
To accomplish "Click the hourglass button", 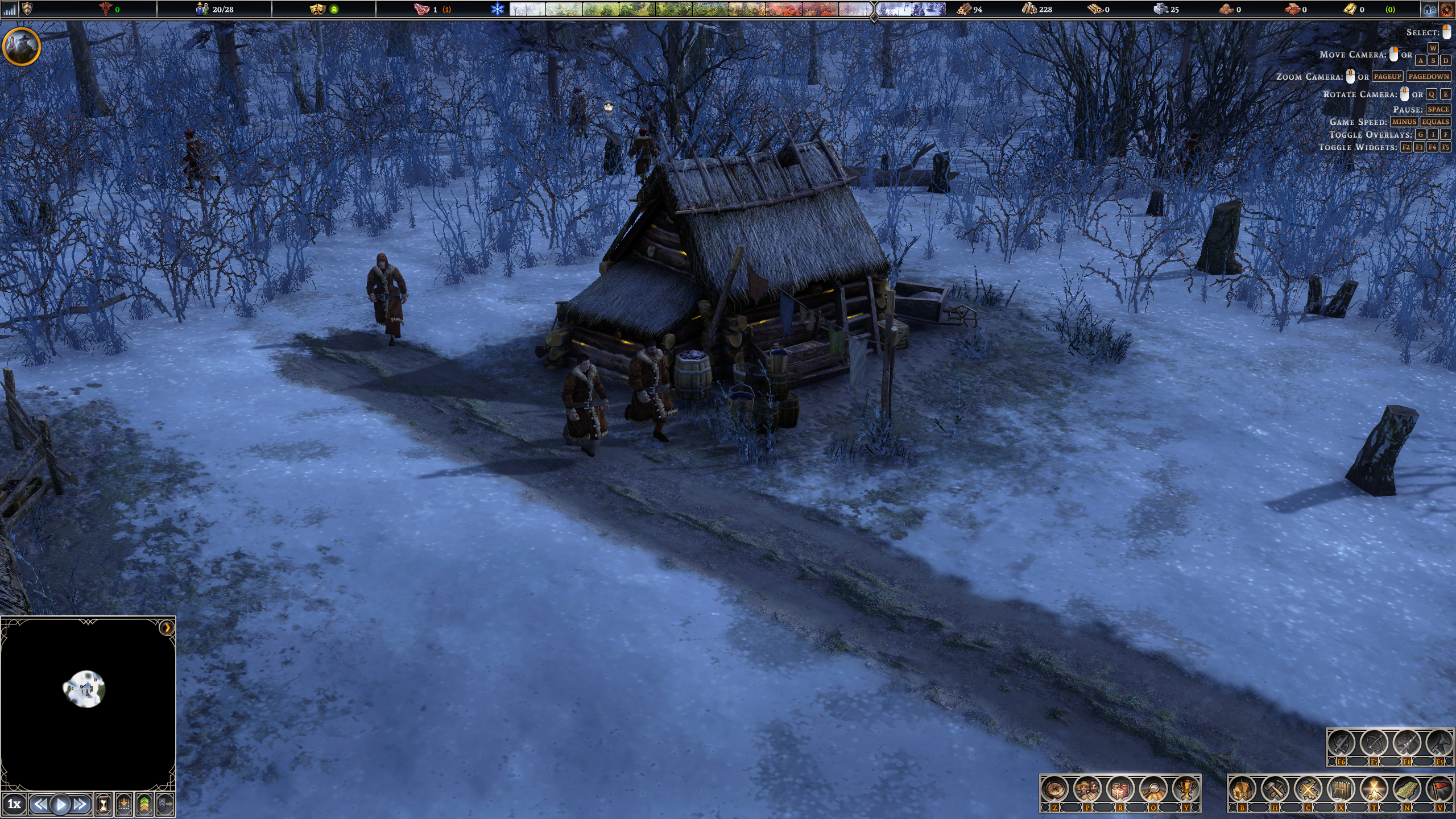I will (104, 804).
